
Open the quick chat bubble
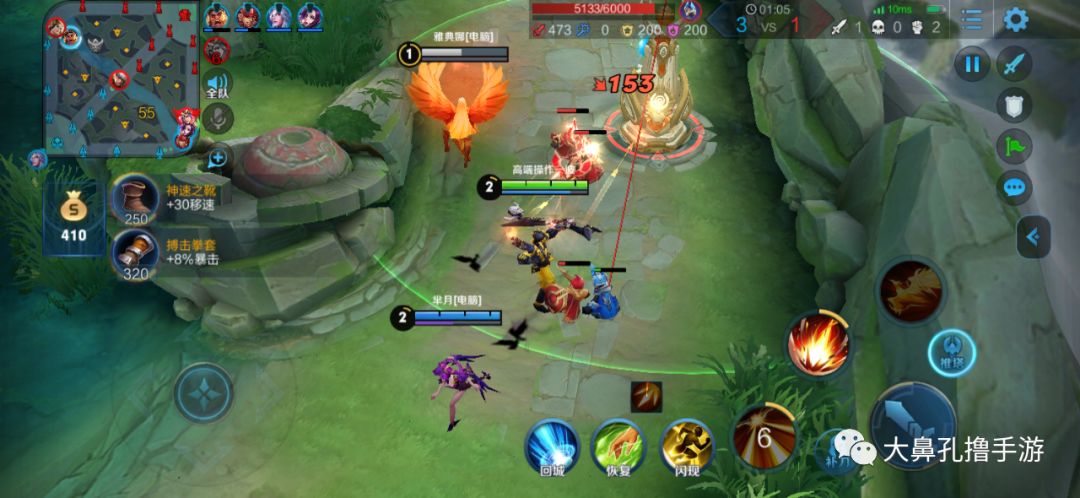1014,187
